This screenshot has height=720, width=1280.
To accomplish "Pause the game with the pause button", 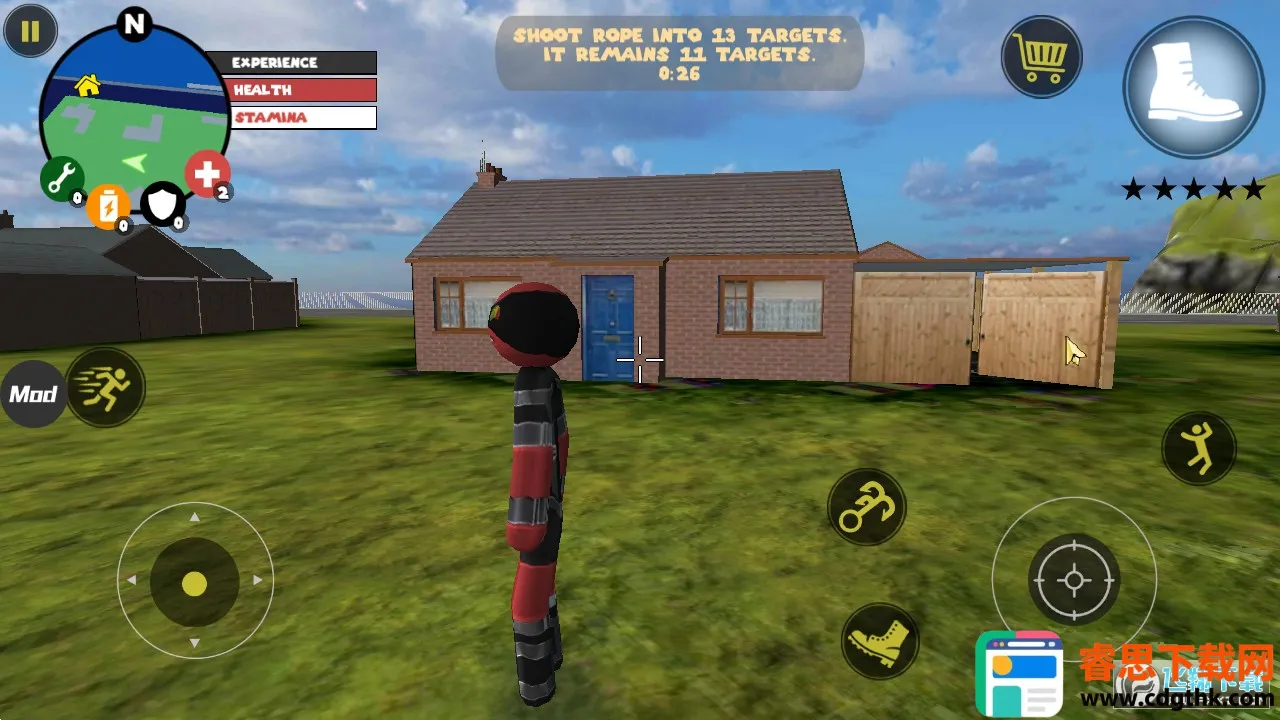I will 30,31.
